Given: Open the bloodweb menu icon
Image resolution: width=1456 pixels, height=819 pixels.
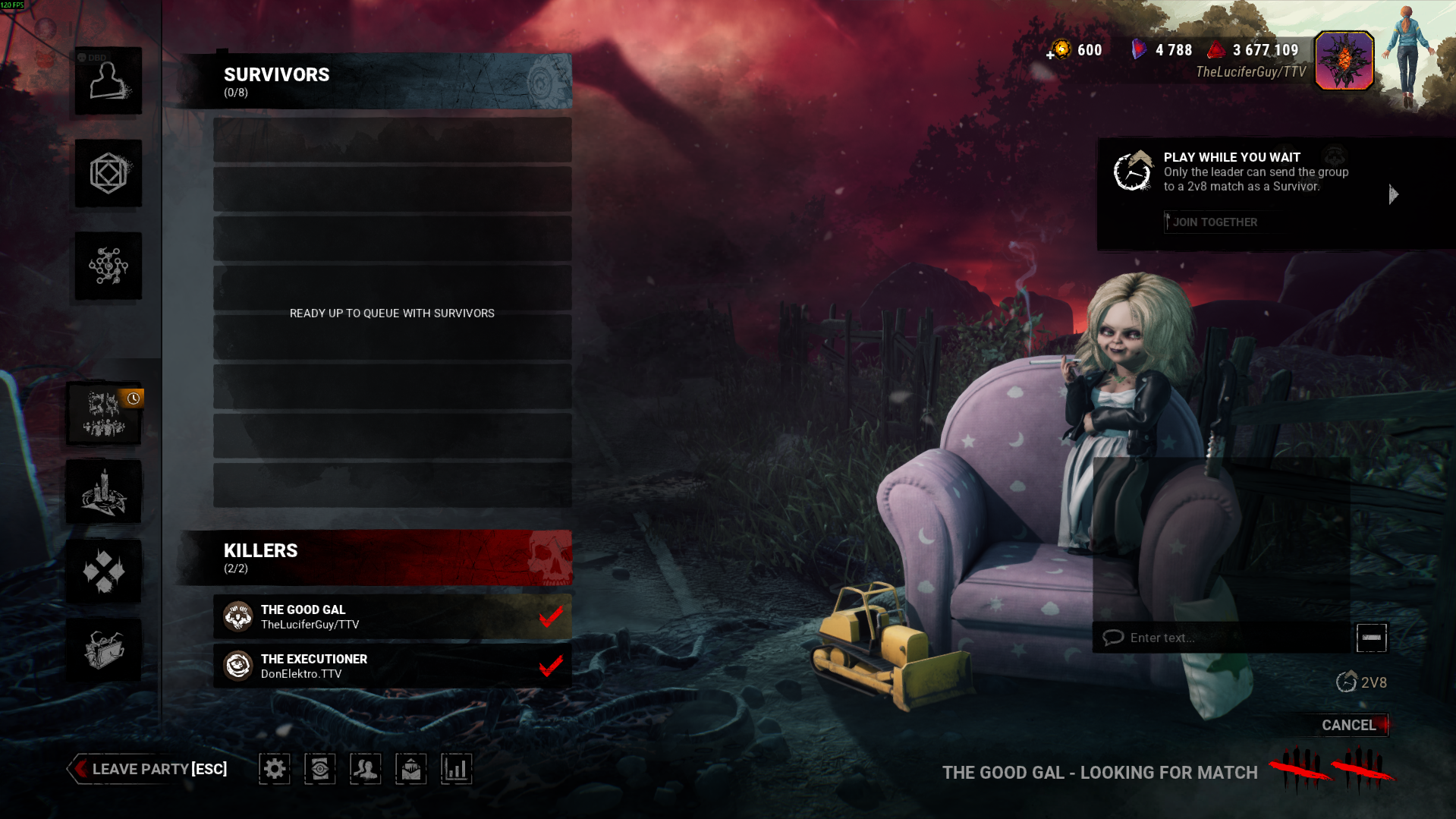Looking at the screenshot, I should [x=108, y=266].
